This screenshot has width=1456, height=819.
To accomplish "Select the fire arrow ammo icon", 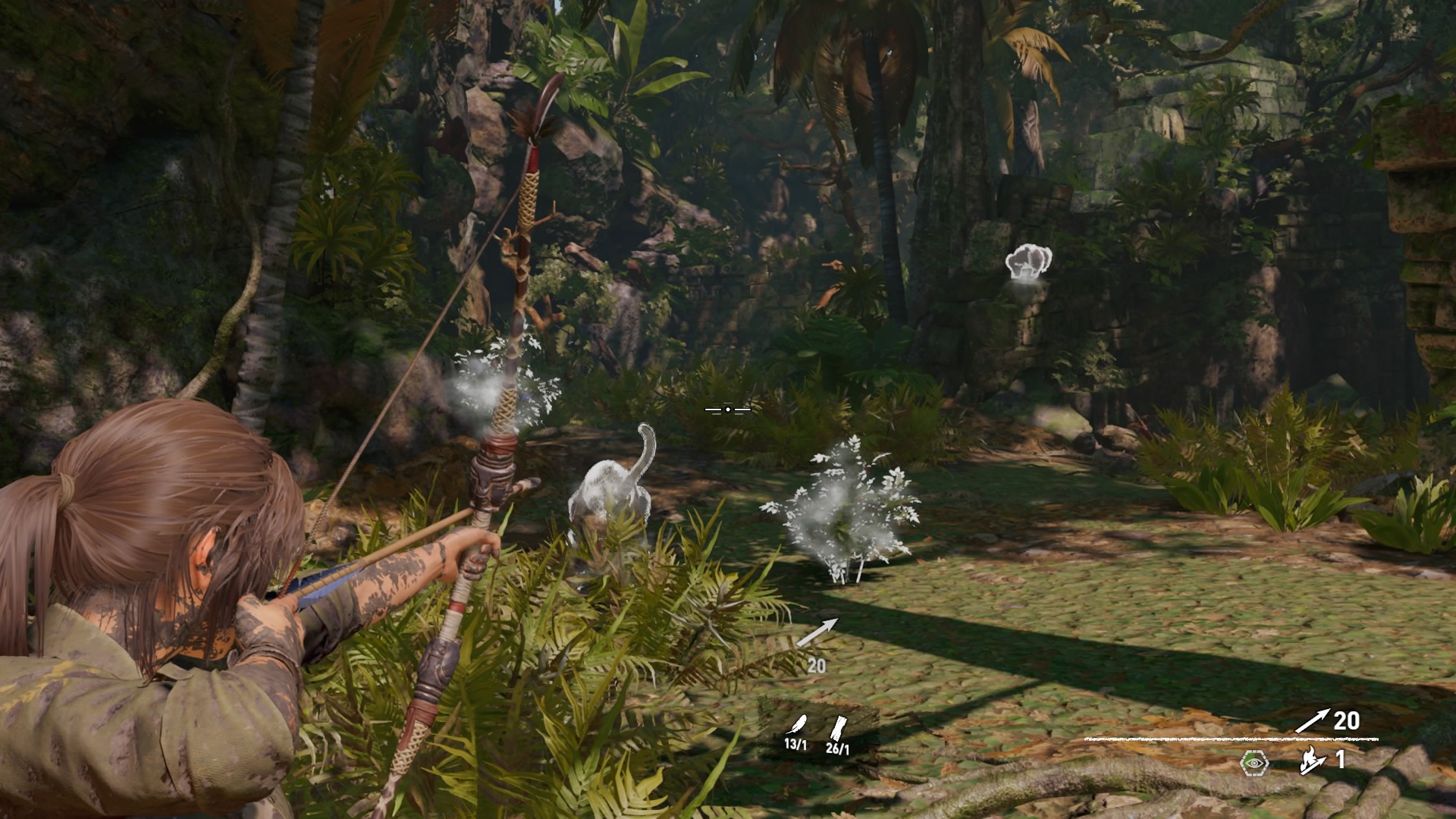I will click(1312, 761).
